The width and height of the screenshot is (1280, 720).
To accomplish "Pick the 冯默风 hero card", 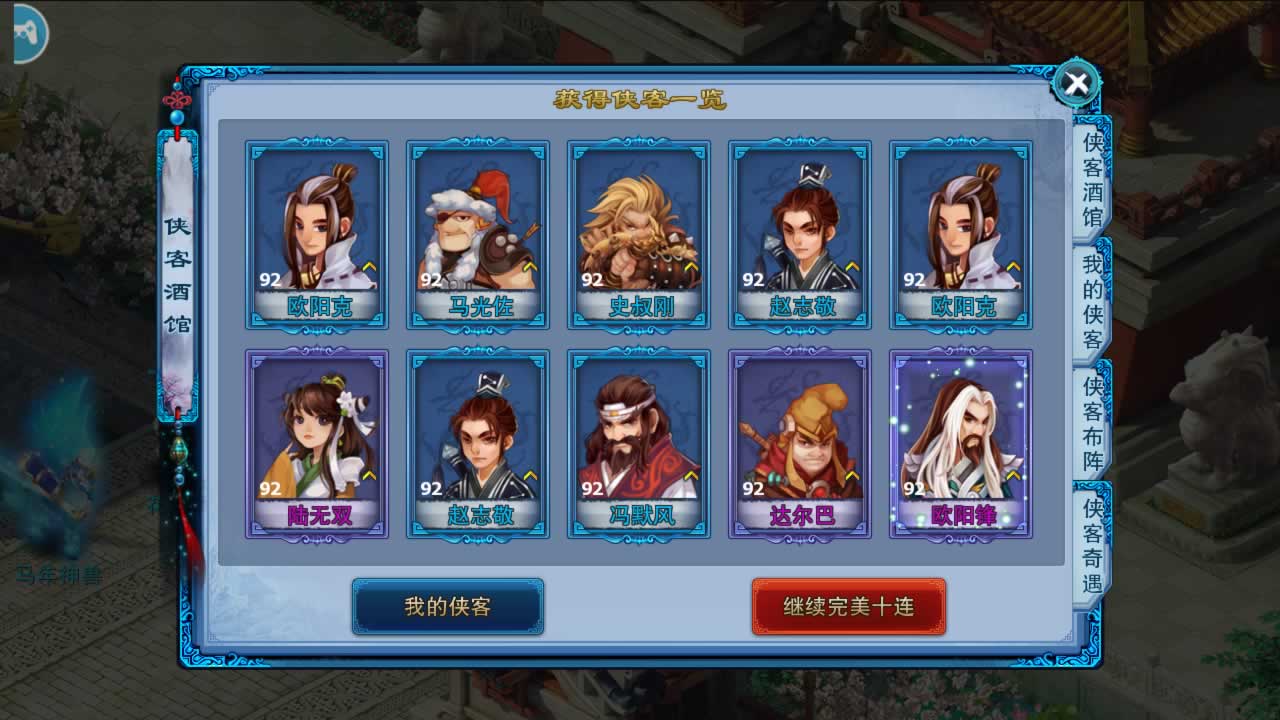I will coord(639,443).
